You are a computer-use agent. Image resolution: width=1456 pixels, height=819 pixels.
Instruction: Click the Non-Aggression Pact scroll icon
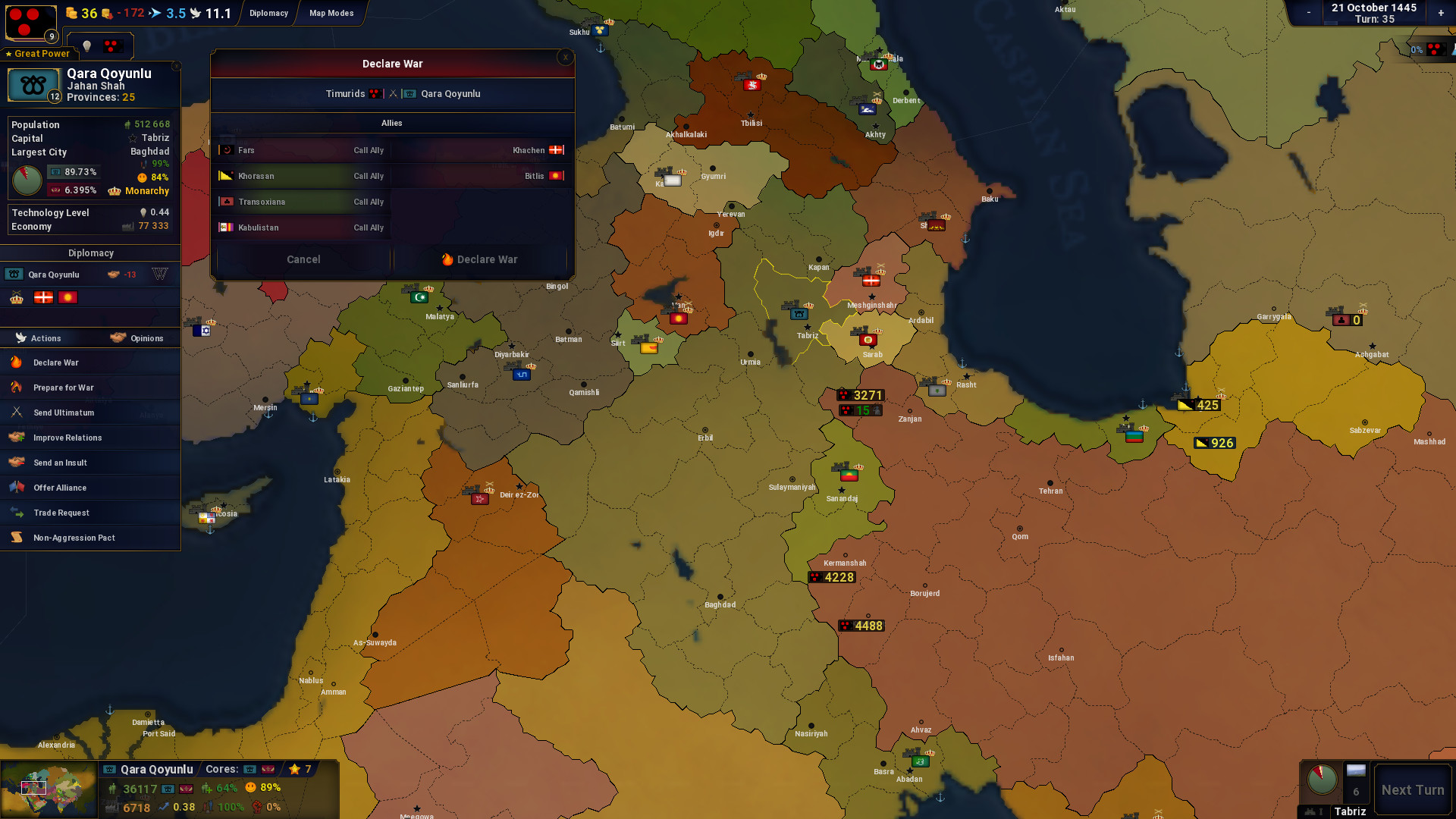[15, 538]
